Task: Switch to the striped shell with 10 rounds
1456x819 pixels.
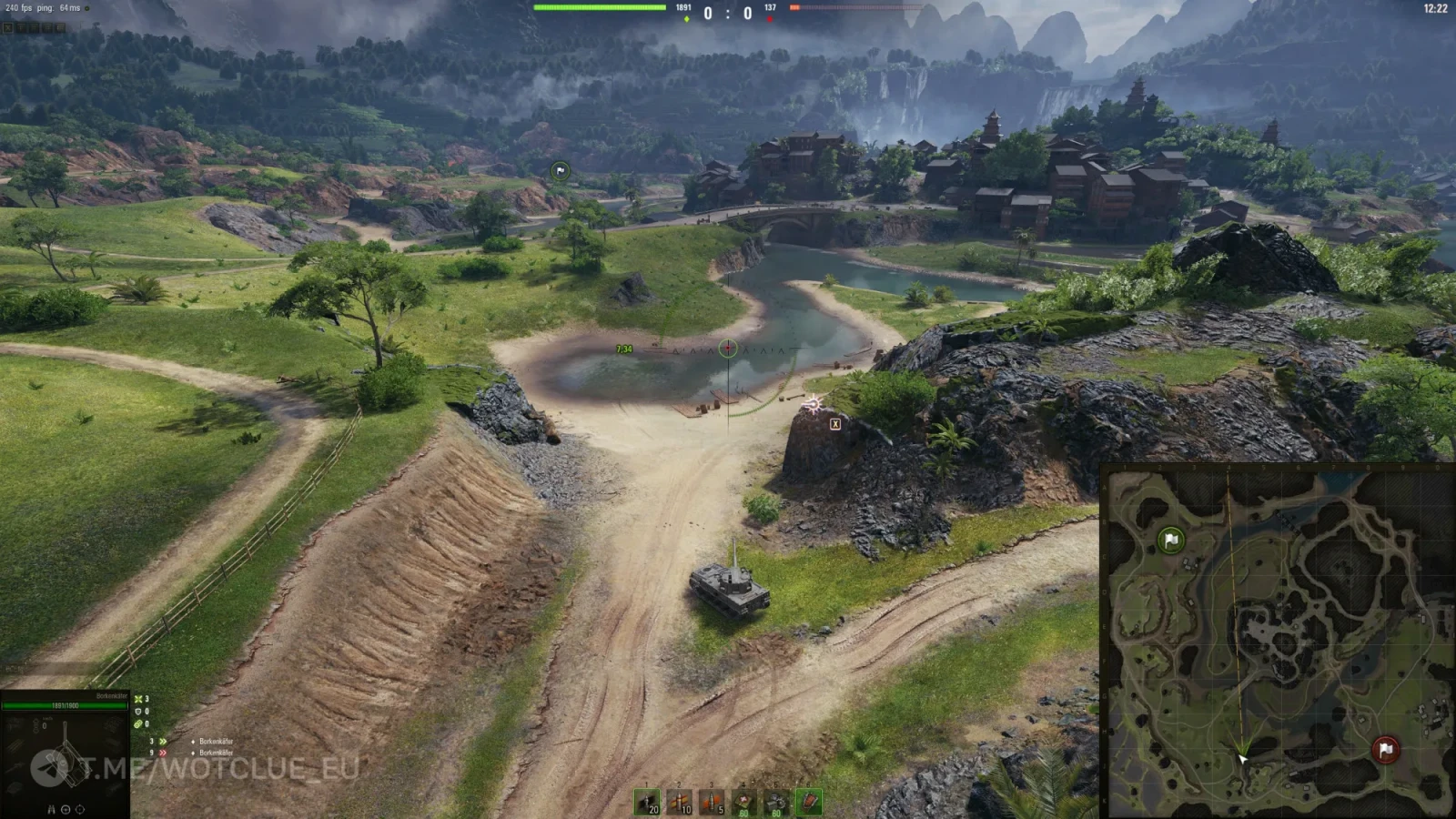Action: click(x=679, y=802)
